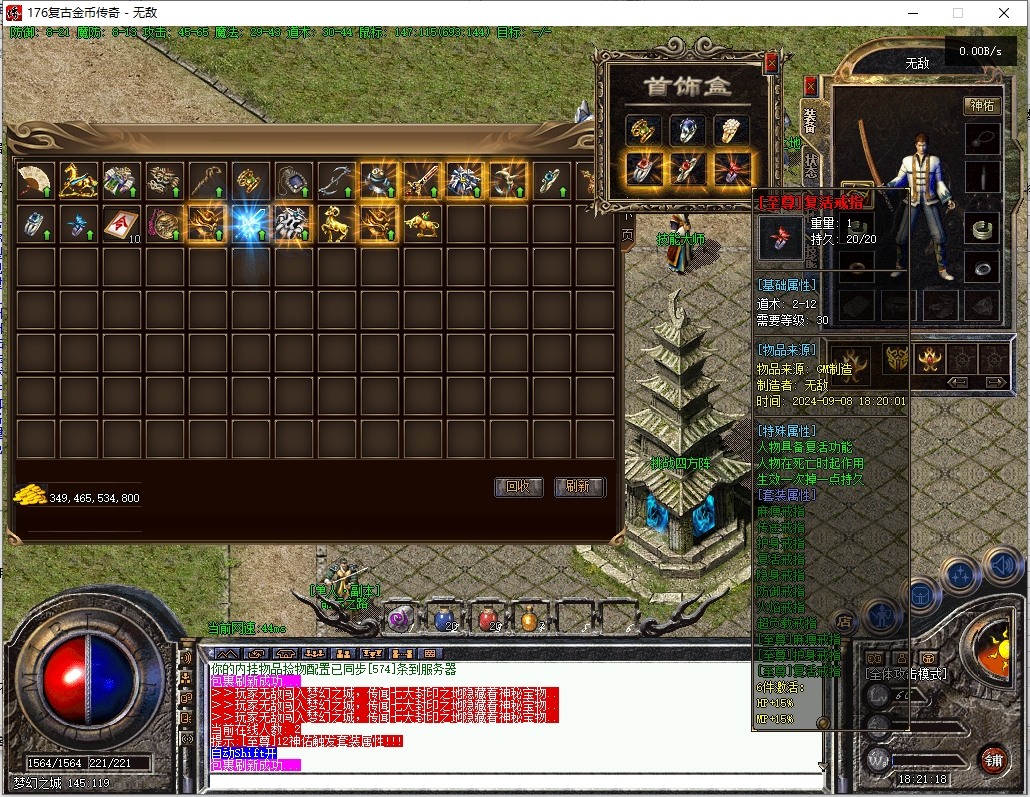Select the golden horse item slot
The height and width of the screenshot is (797, 1030).
point(78,180)
